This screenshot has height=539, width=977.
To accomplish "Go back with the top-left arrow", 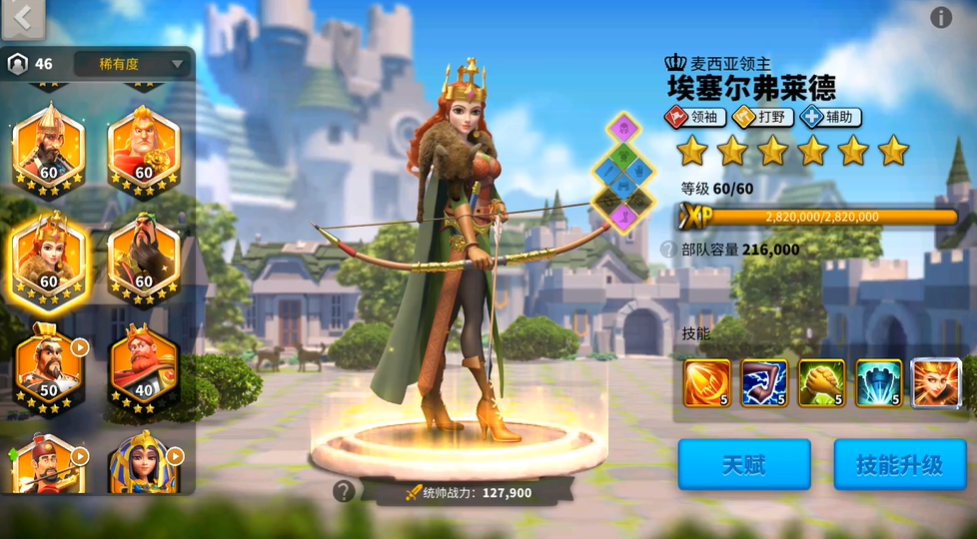I will tap(24, 18).
